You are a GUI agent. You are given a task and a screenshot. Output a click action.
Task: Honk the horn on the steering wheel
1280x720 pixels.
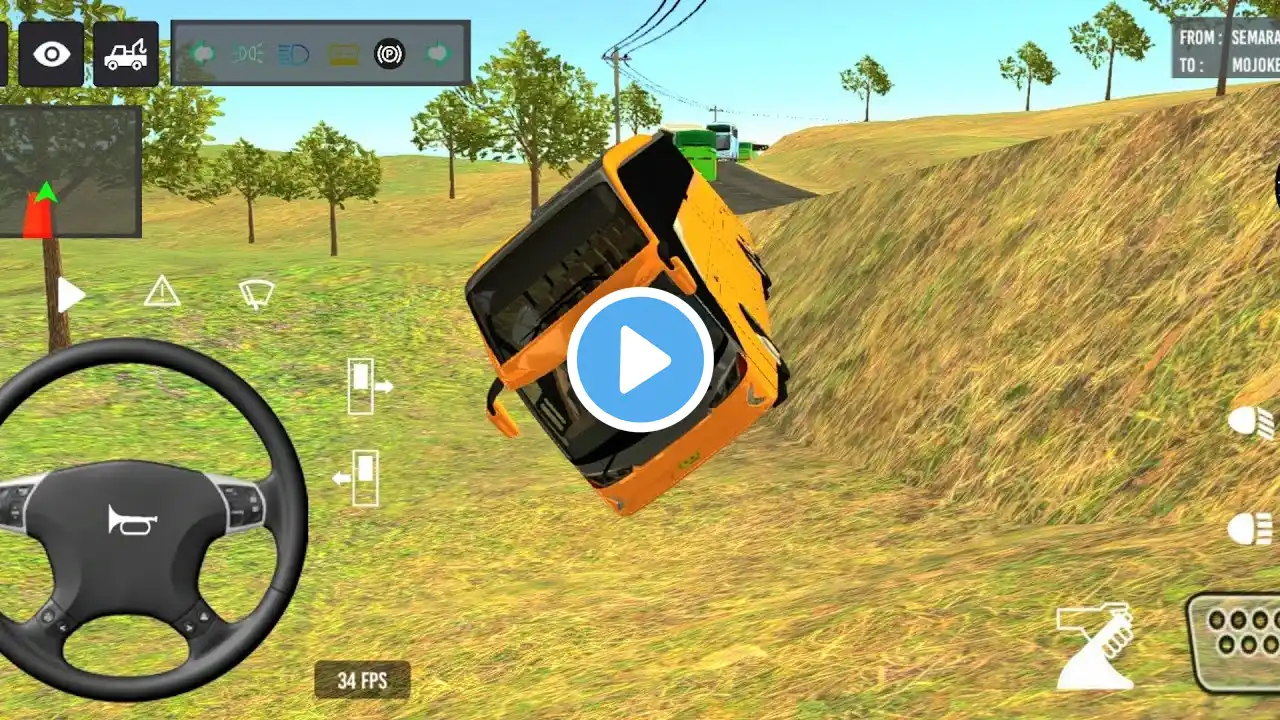[x=132, y=519]
